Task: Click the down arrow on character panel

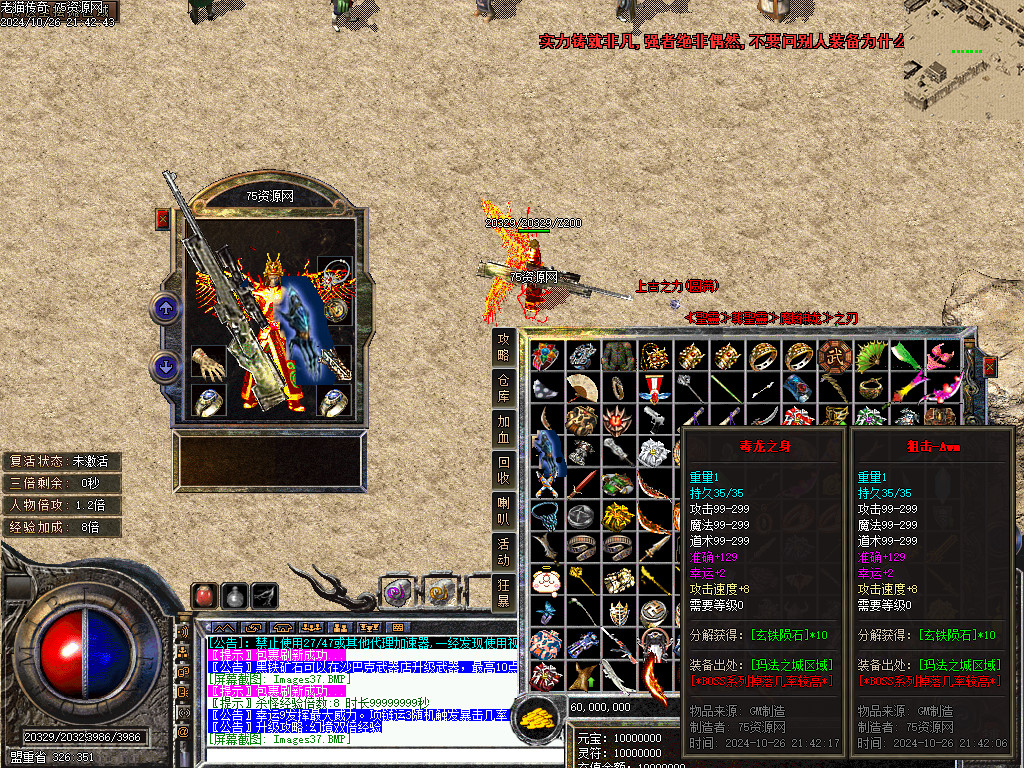Action: pyautogui.click(x=165, y=367)
